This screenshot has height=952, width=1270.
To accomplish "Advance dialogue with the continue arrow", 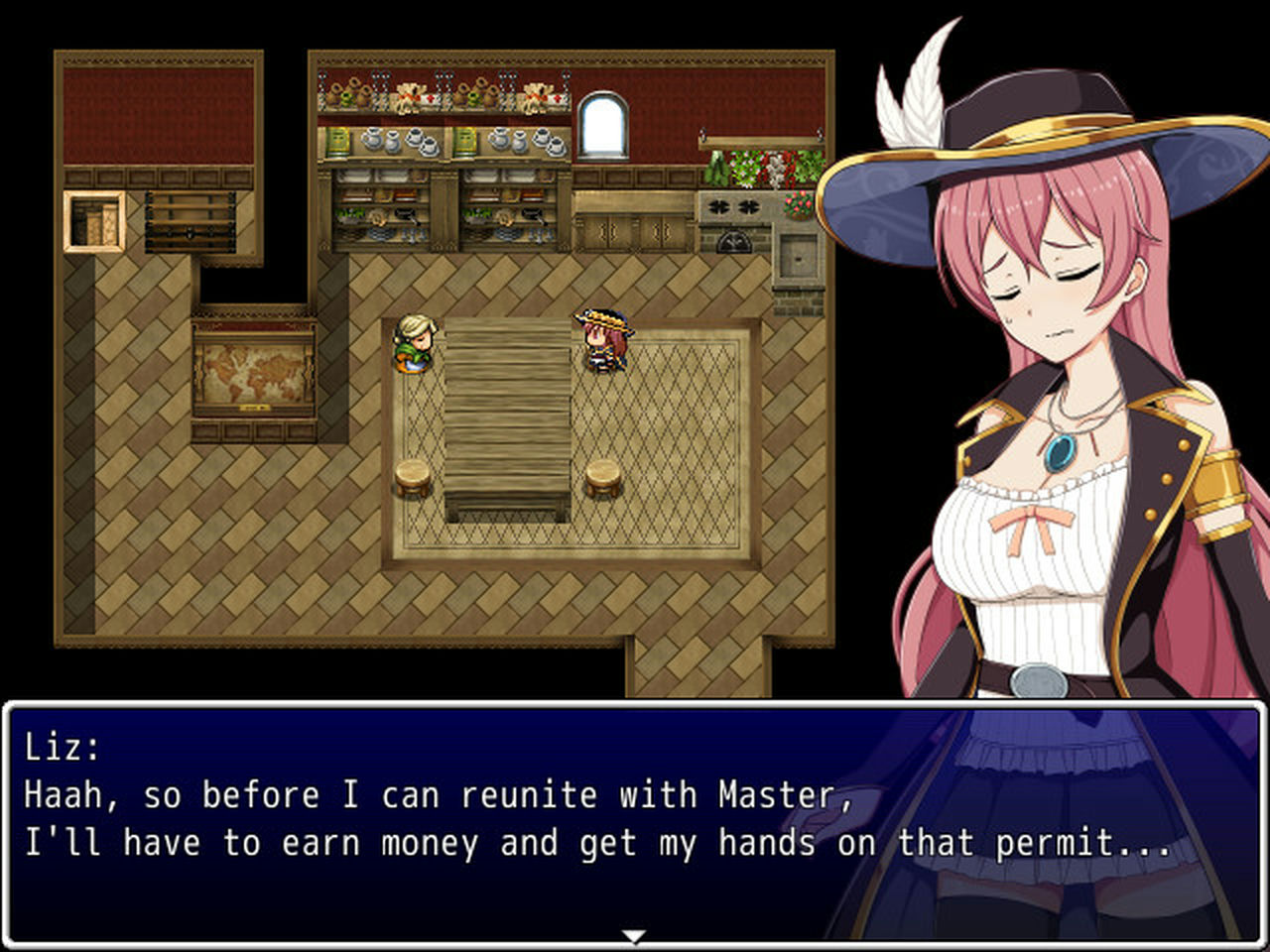I will pos(633,935).
